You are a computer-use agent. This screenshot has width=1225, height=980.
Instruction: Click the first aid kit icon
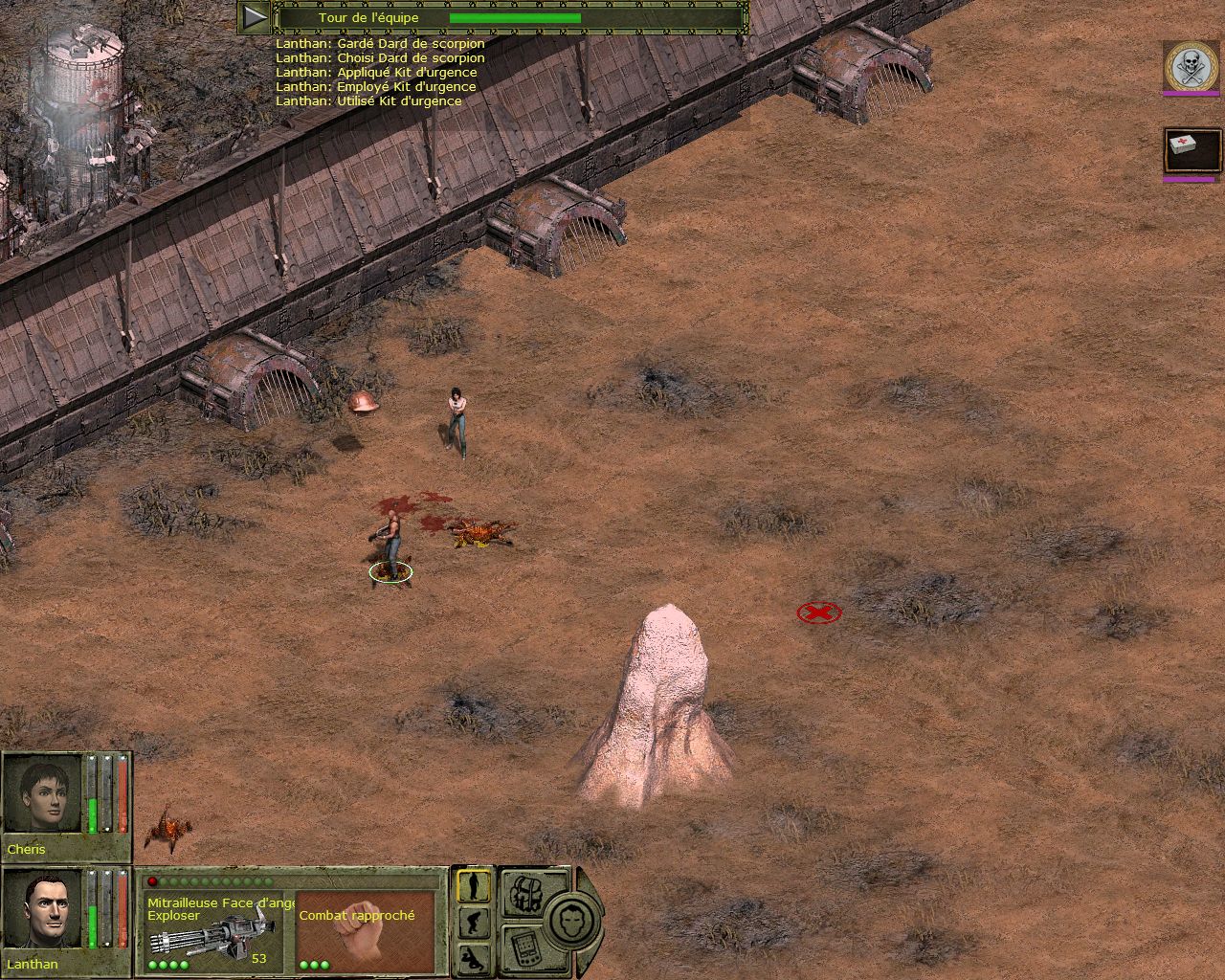pos(1192,150)
